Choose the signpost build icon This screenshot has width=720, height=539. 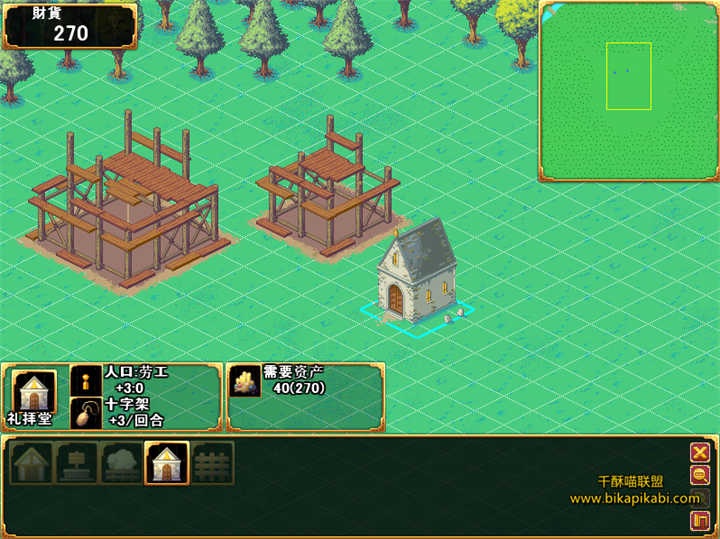click(x=77, y=462)
